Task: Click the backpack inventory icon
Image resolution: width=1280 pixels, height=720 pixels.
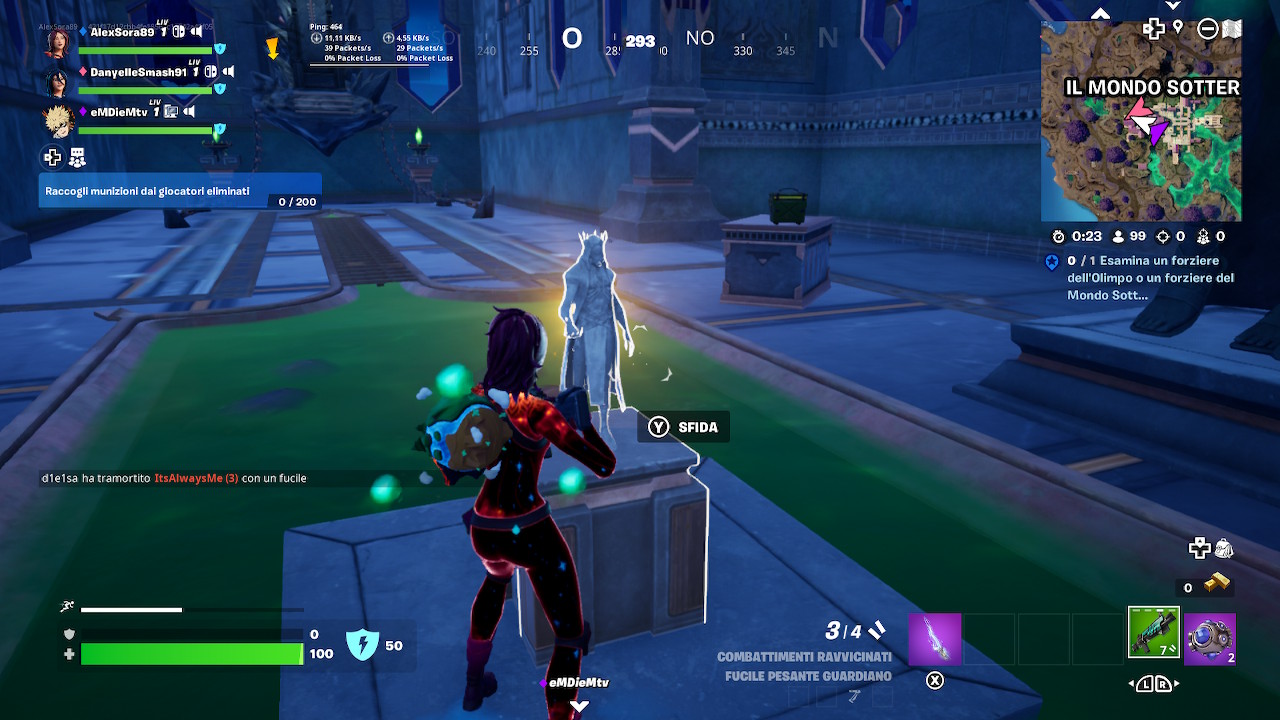Action: click(1222, 549)
